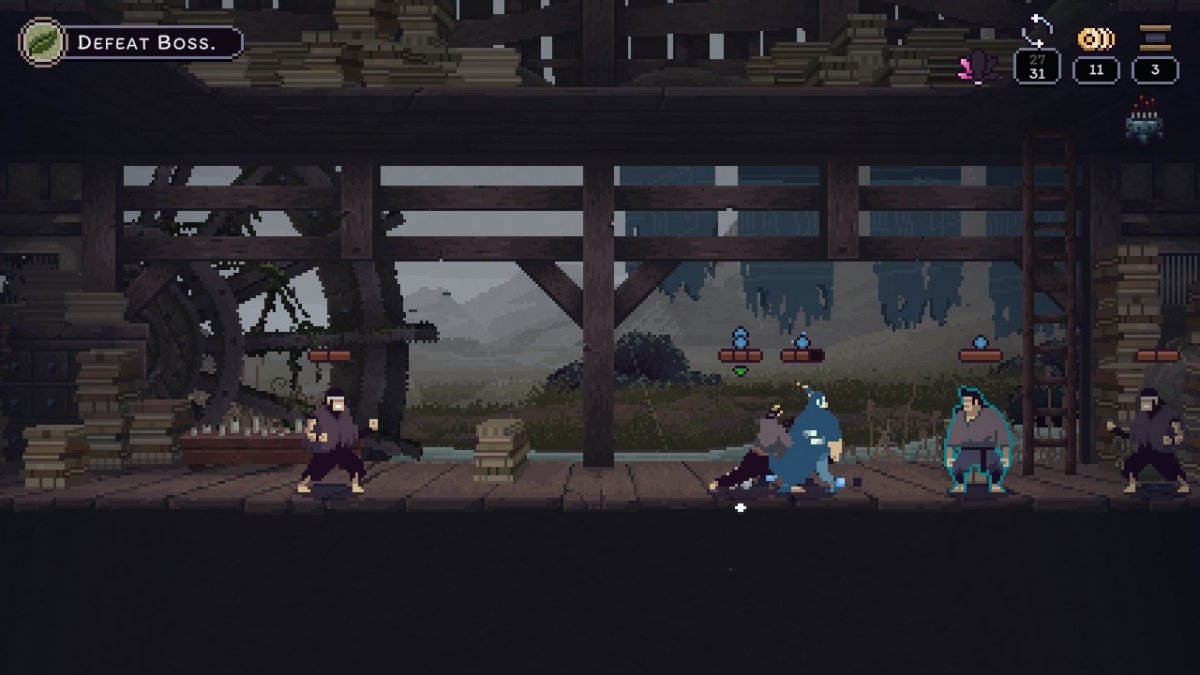
Task: Open the stacked scroll deck icon
Action: point(1155,39)
